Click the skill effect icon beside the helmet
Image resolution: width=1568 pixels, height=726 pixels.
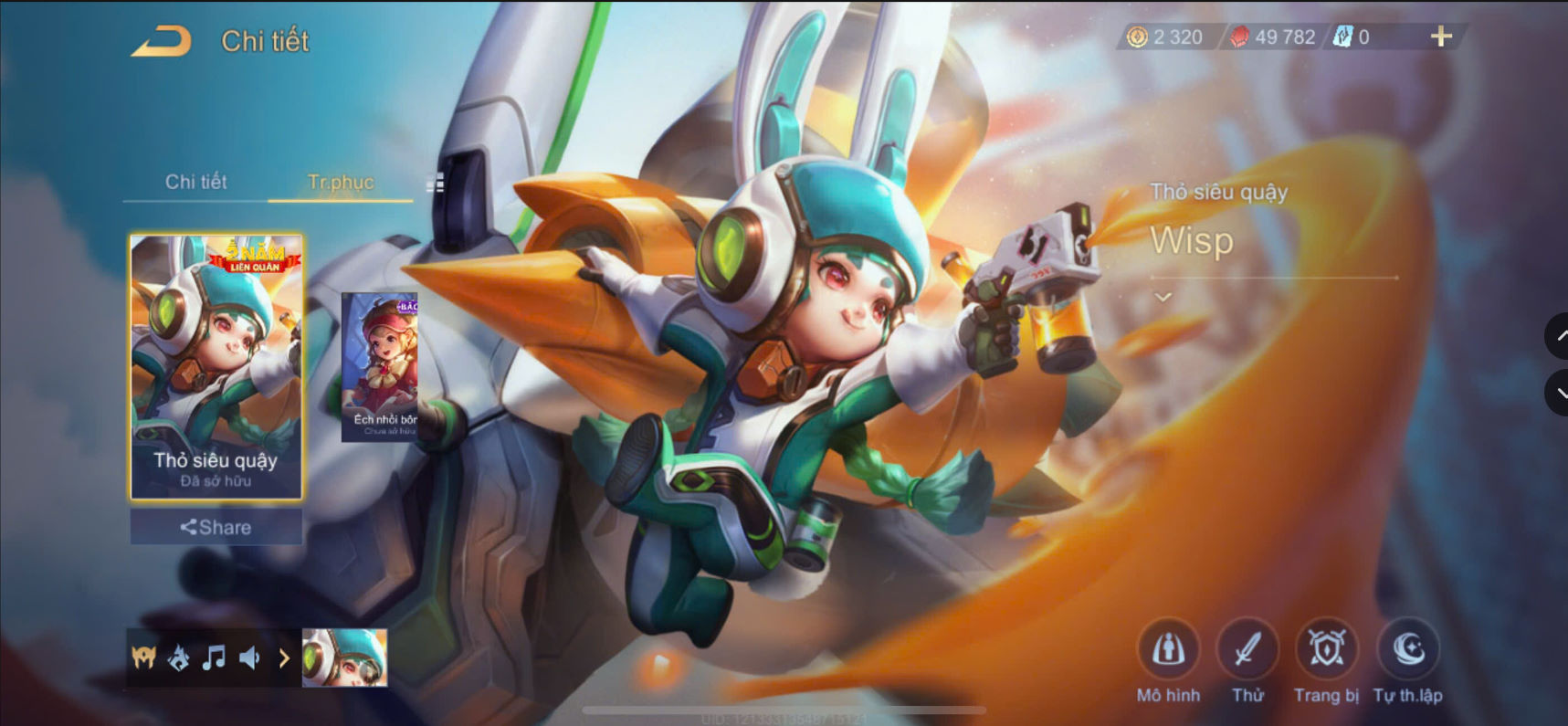(x=180, y=657)
